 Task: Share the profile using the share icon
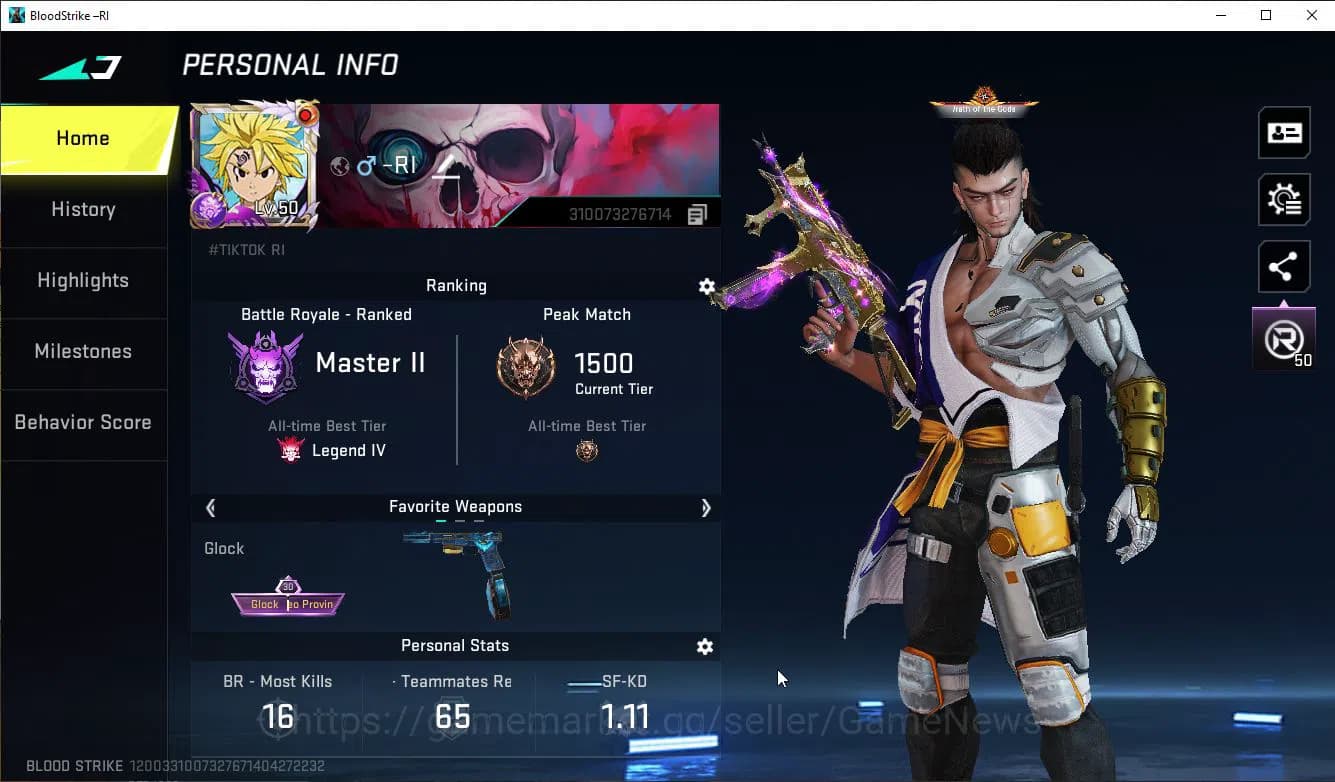point(1283,266)
